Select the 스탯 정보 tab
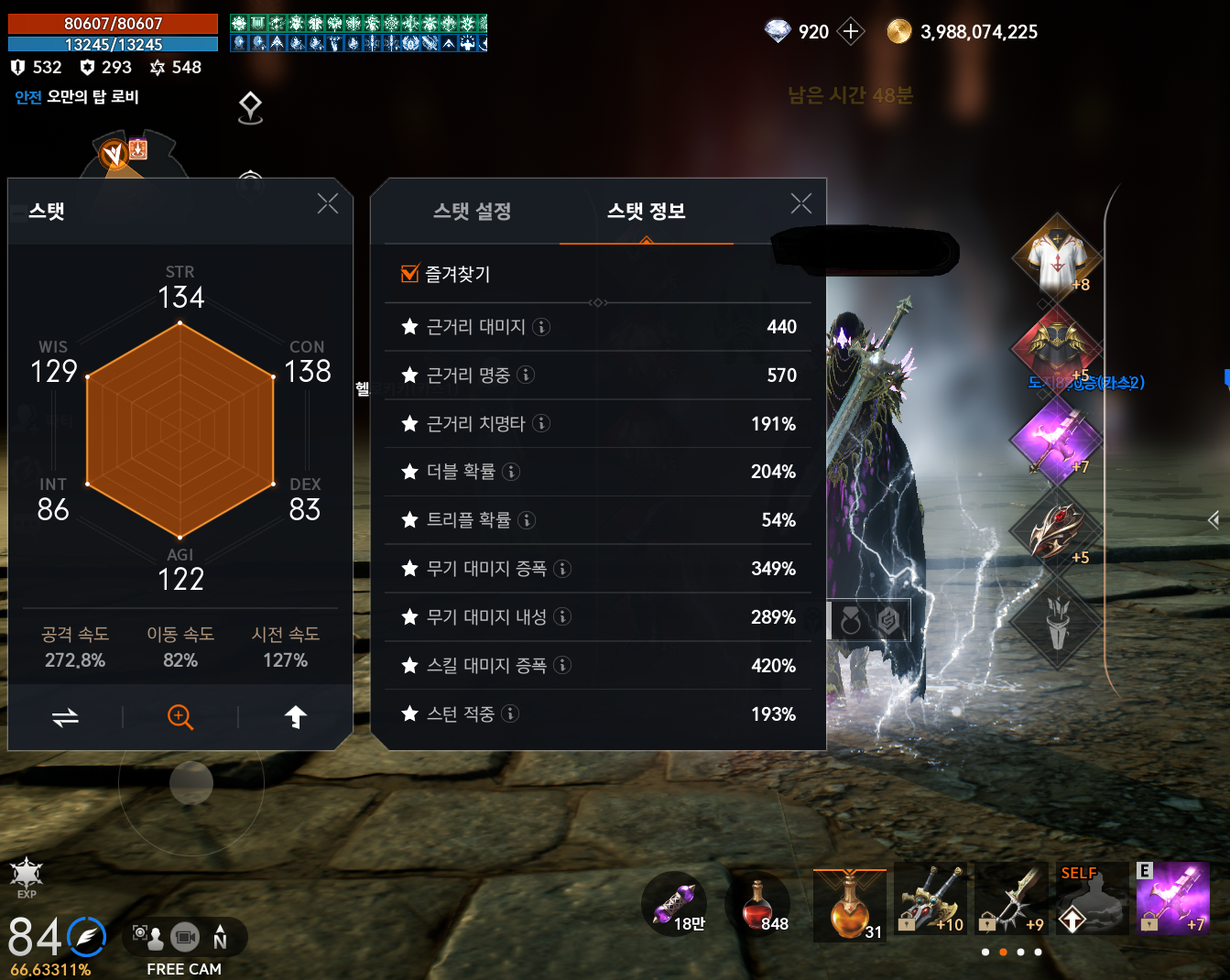 (x=646, y=212)
